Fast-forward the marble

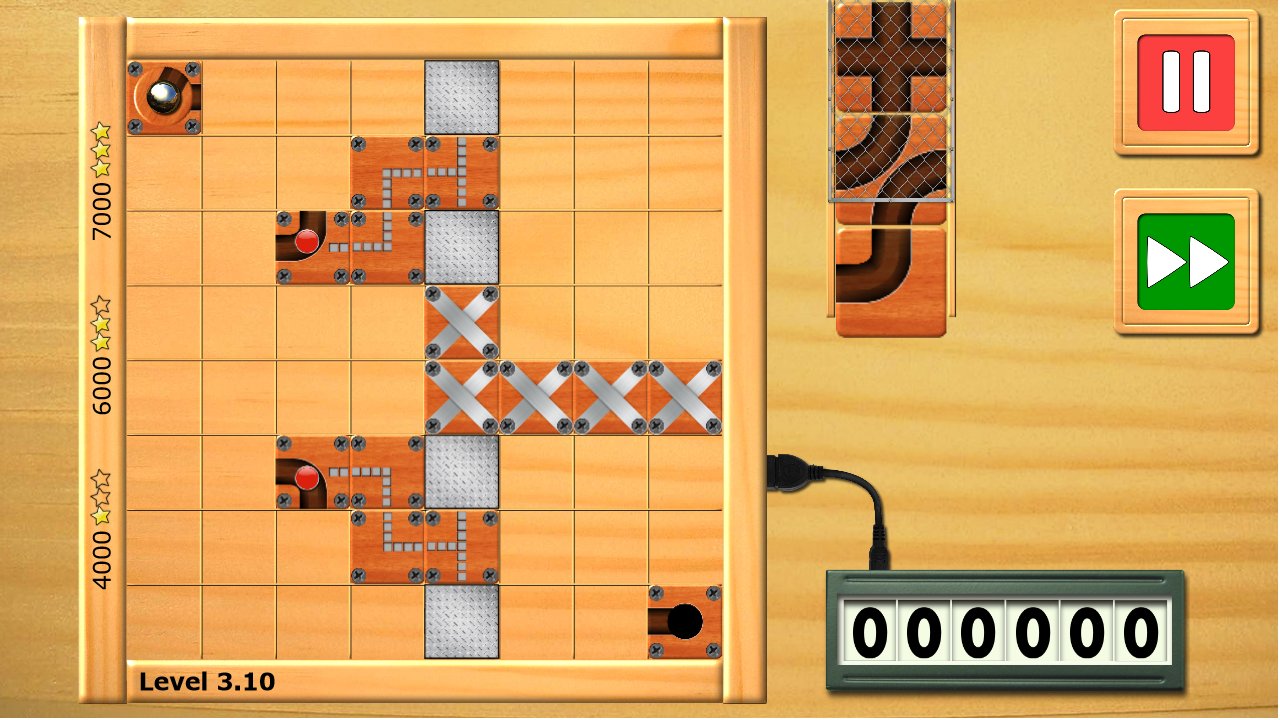click(x=1185, y=258)
